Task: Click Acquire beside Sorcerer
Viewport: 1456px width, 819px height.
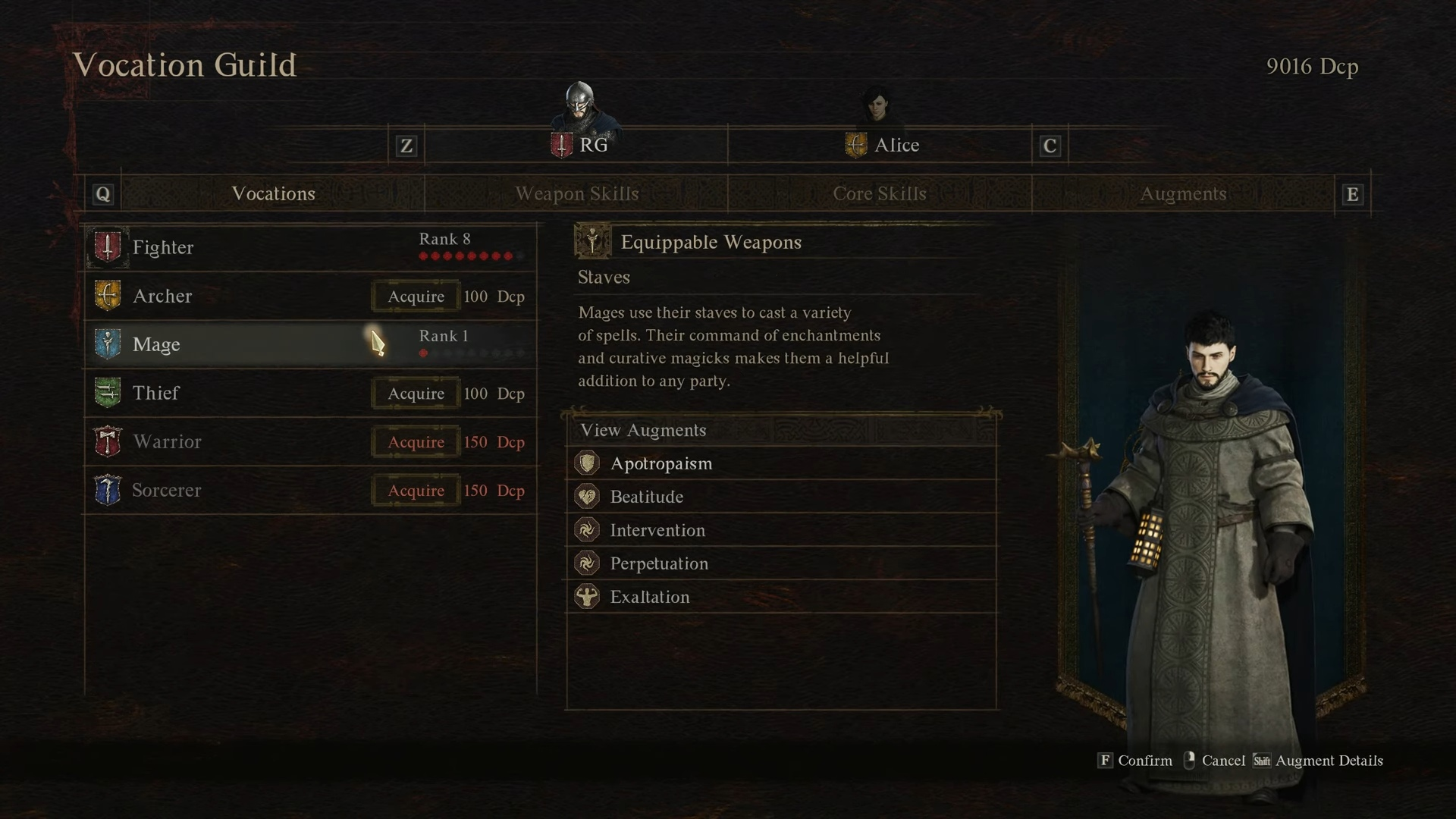Action: click(416, 491)
